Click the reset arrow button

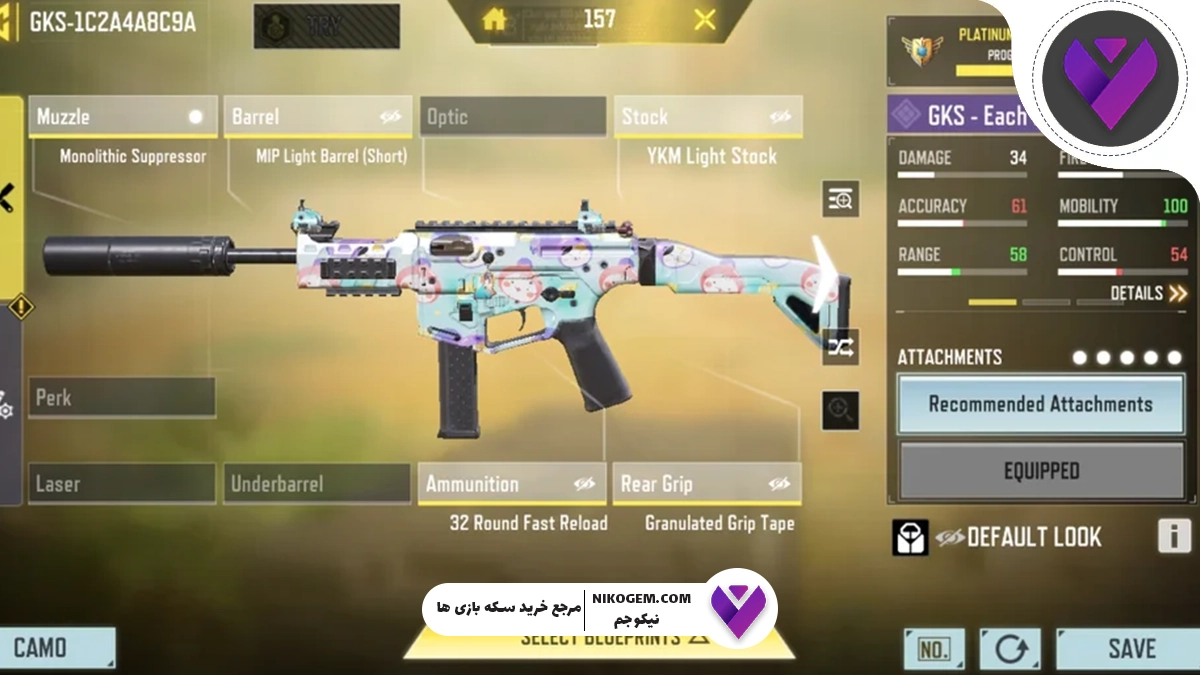pyautogui.click(x=1010, y=649)
